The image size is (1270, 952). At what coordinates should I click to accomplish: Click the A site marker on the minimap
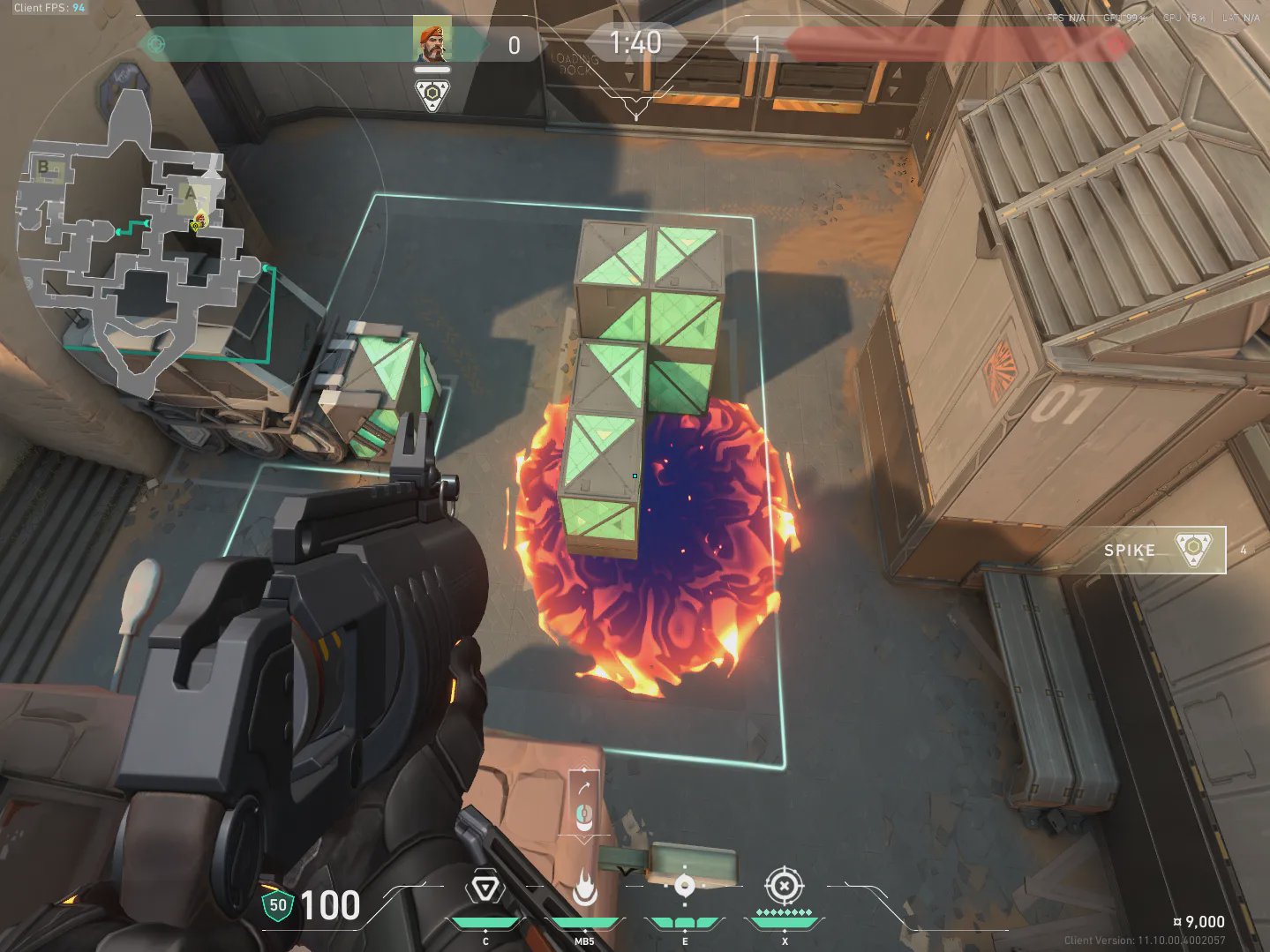[x=190, y=192]
